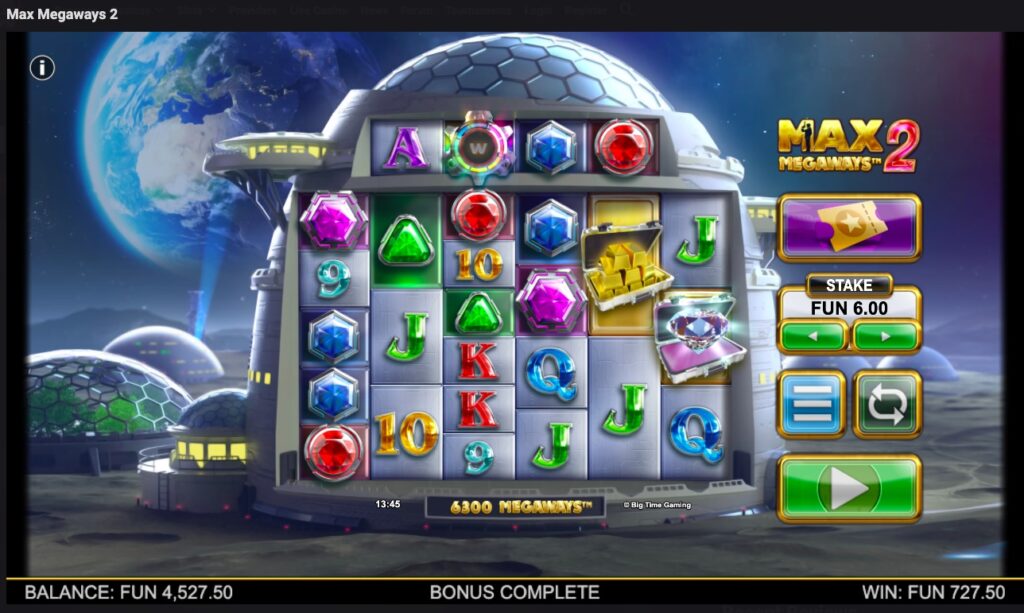This screenshot has height=613, width=1024.
Task: Open the blue hamburger menu button
Action: click(x=812, y=405)
